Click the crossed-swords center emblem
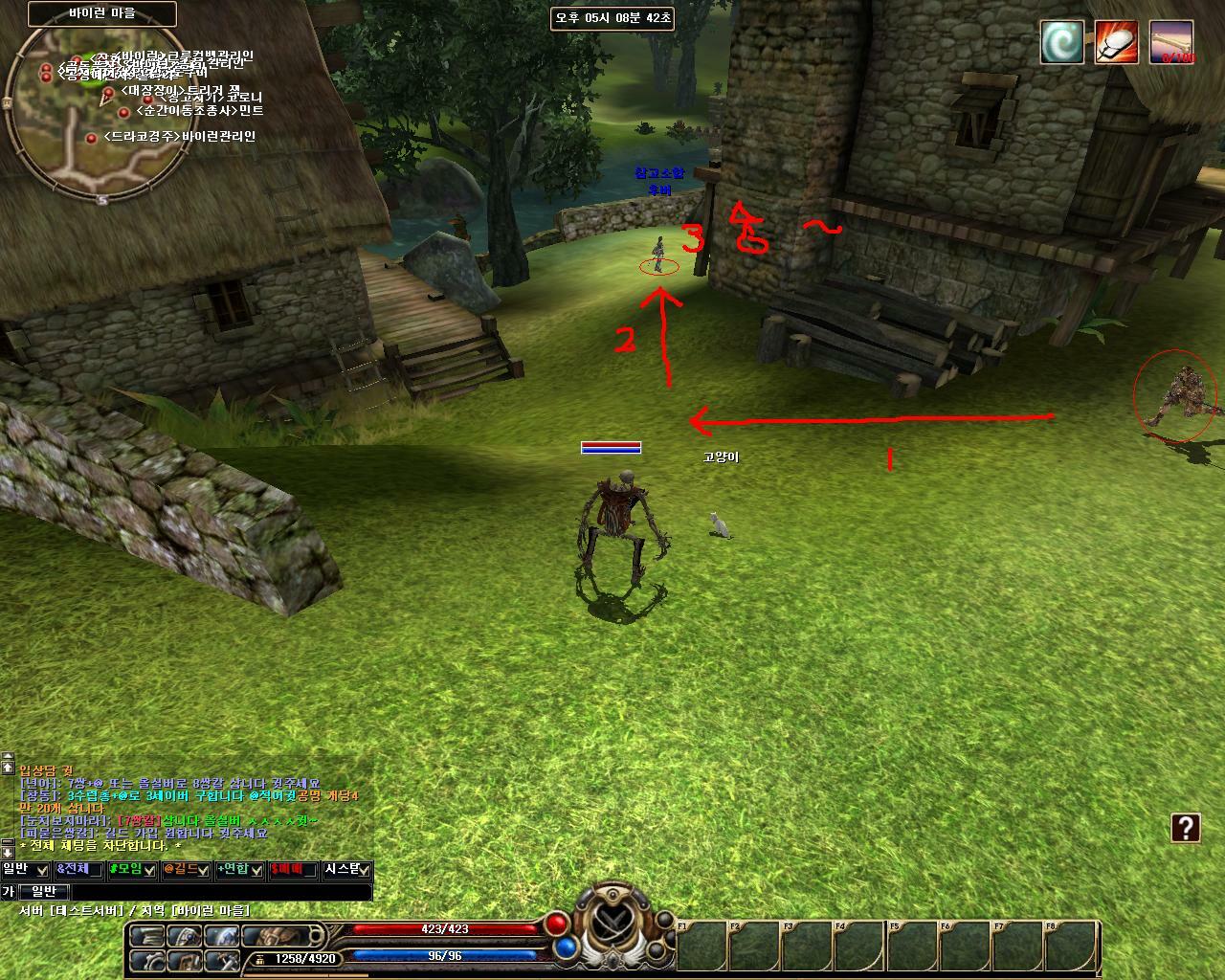This screenshot has height=980, width=1225. (612, 924)
